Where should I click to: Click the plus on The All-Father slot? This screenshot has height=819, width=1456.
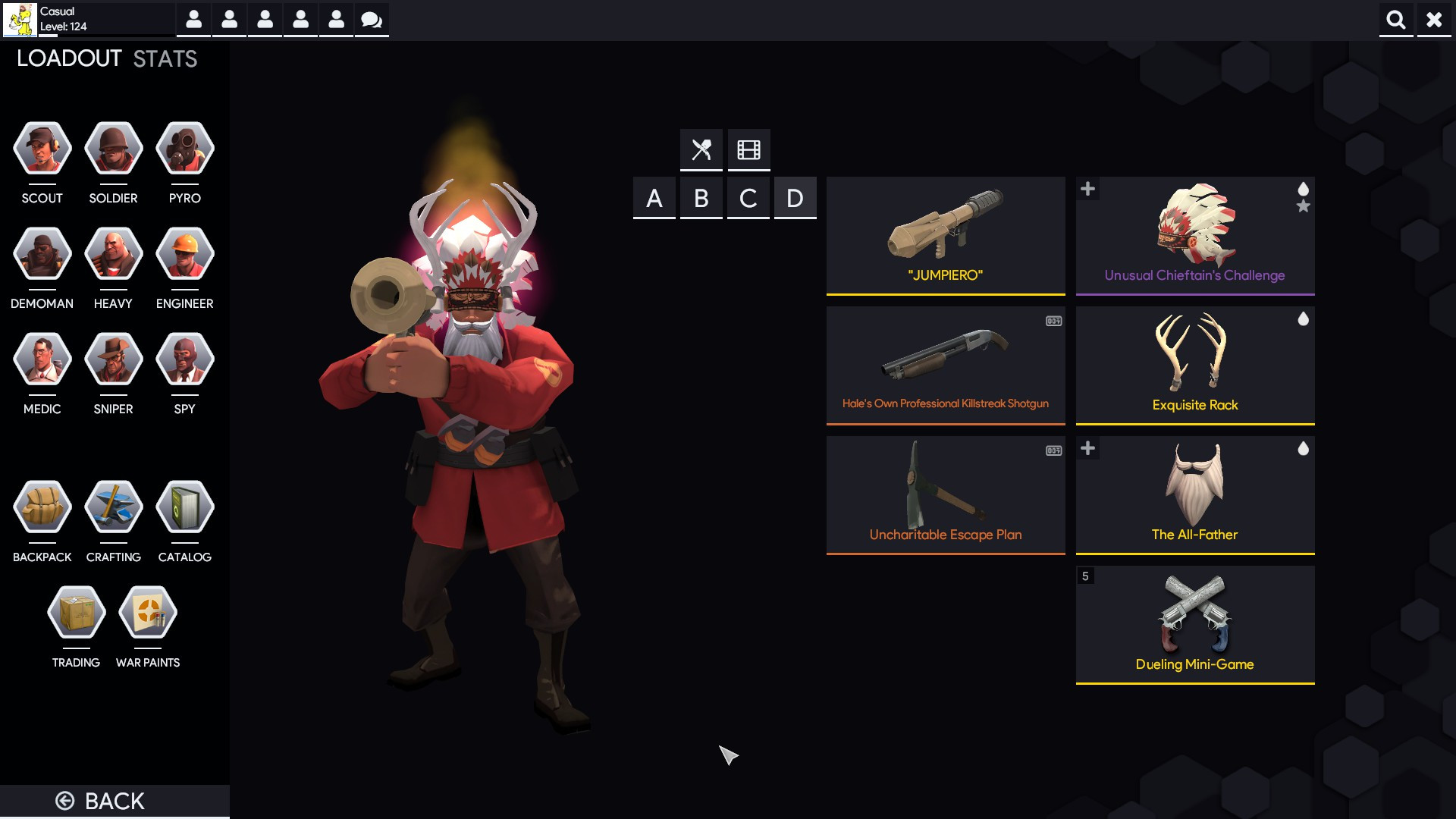click(1089, 448)
